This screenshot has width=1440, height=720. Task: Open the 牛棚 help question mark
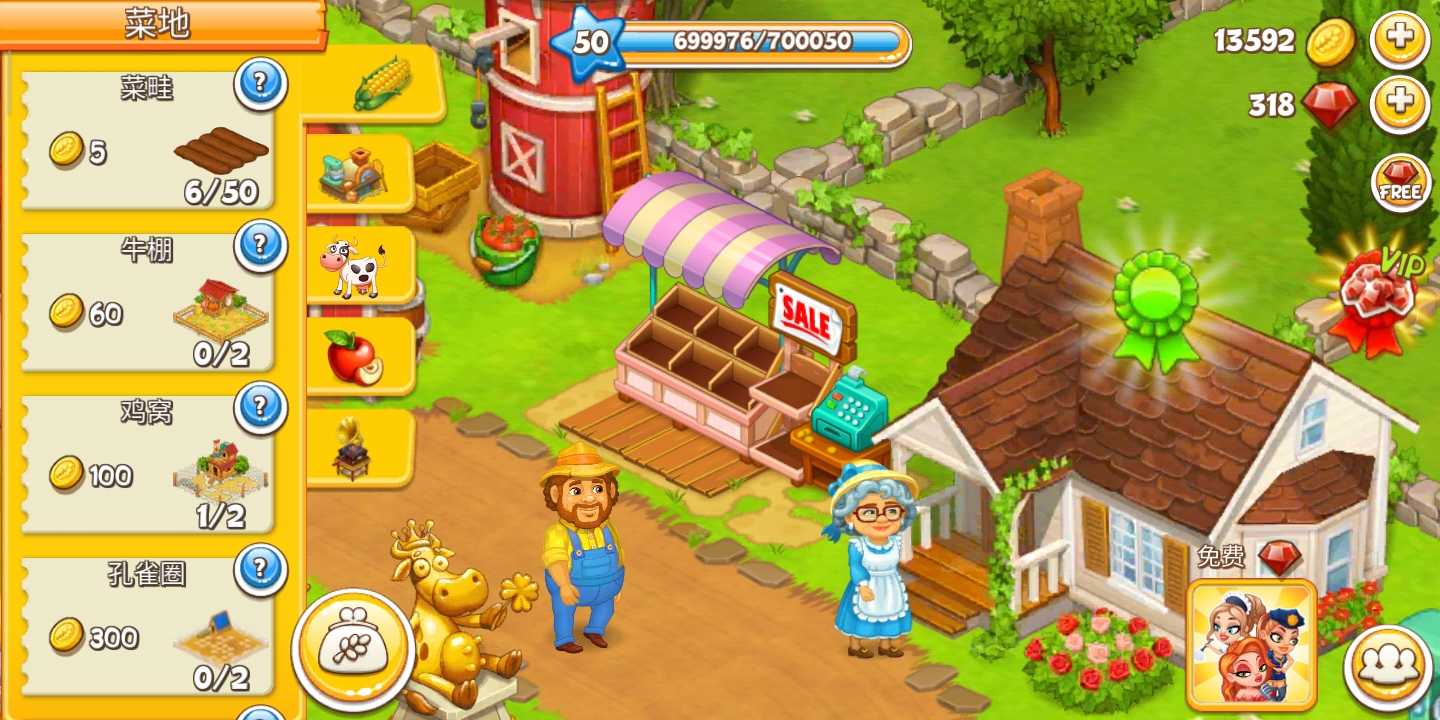click(x=261, y=246)
